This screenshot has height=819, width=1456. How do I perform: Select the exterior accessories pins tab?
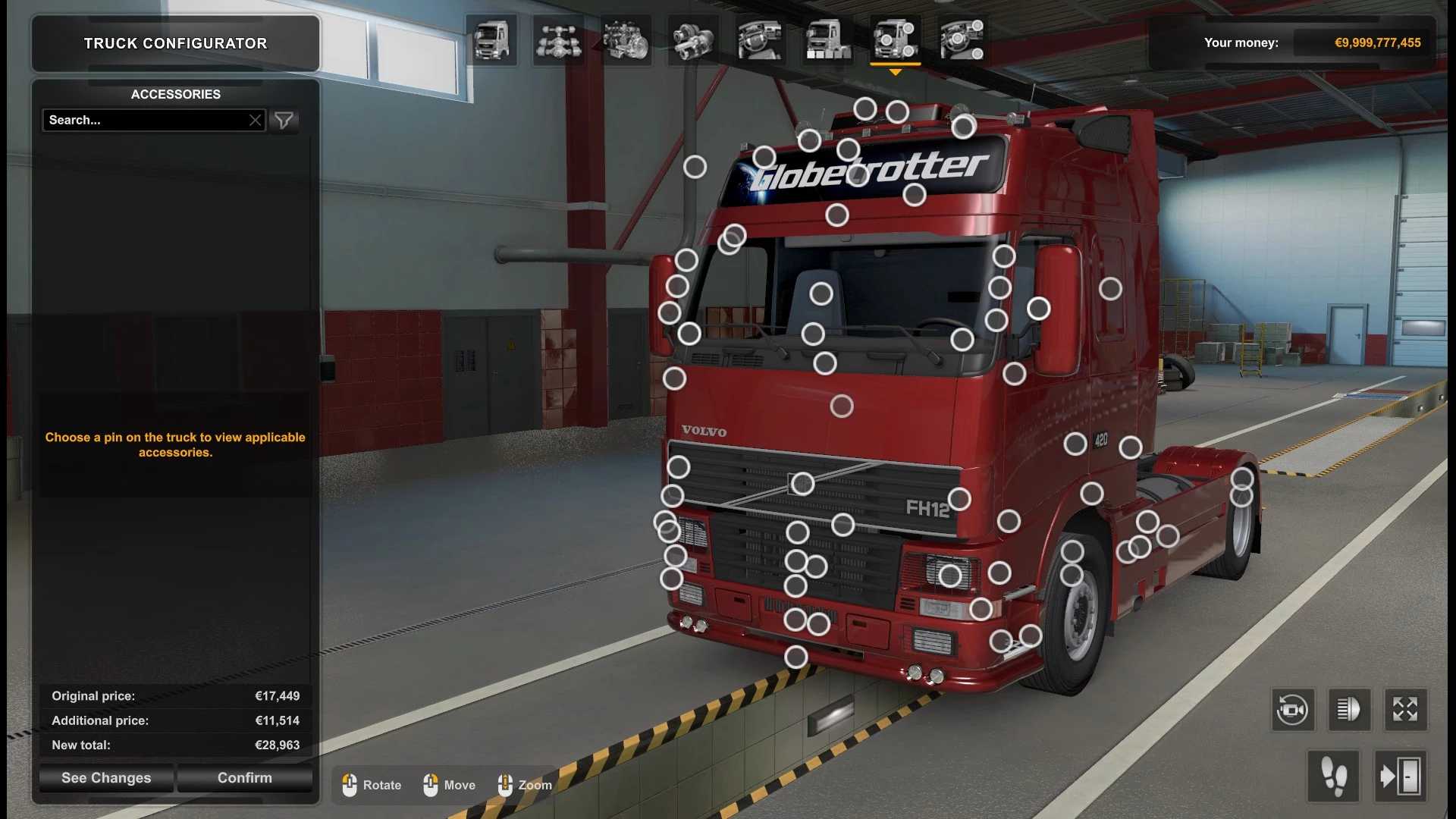coord(895,40)
